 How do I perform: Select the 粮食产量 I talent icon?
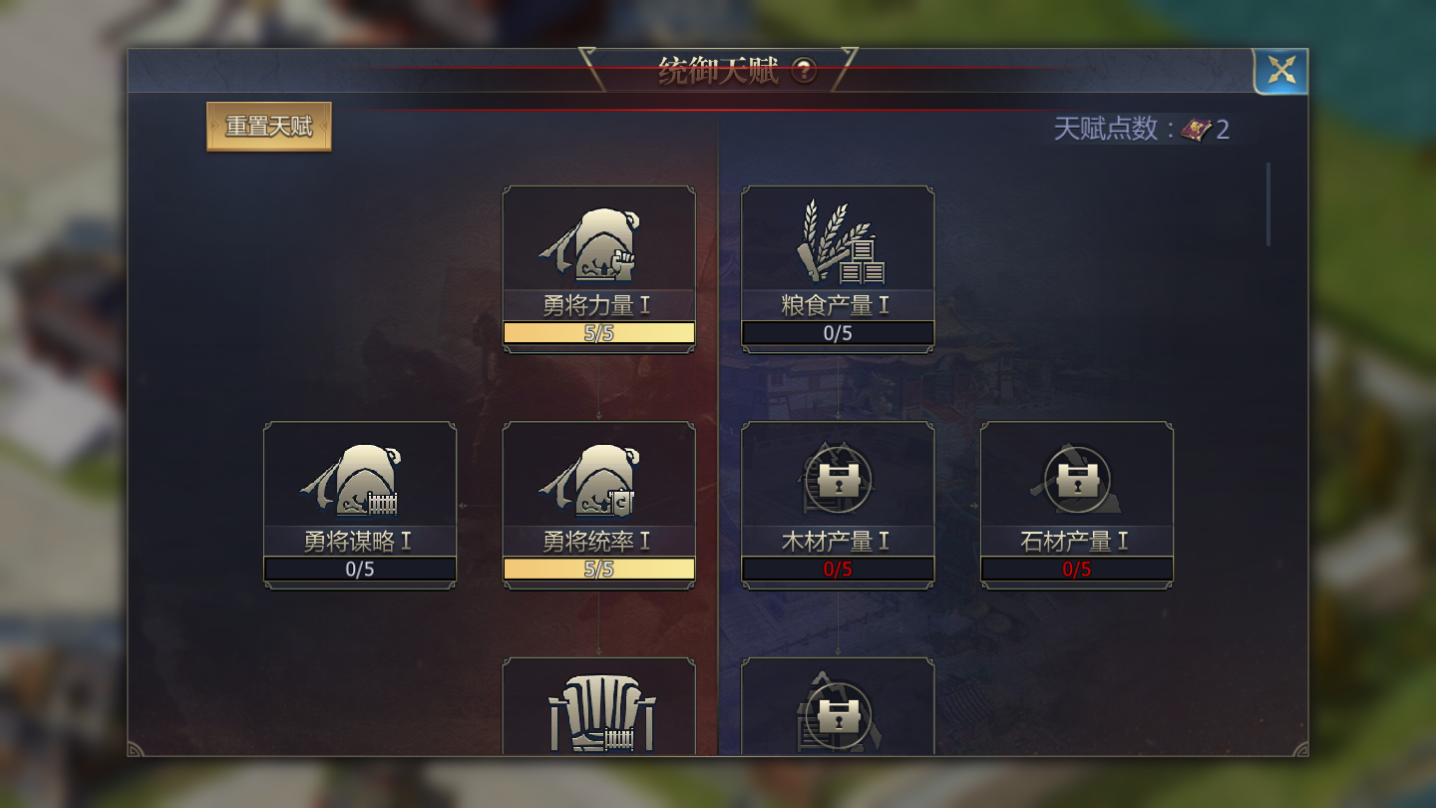point(837,243)
